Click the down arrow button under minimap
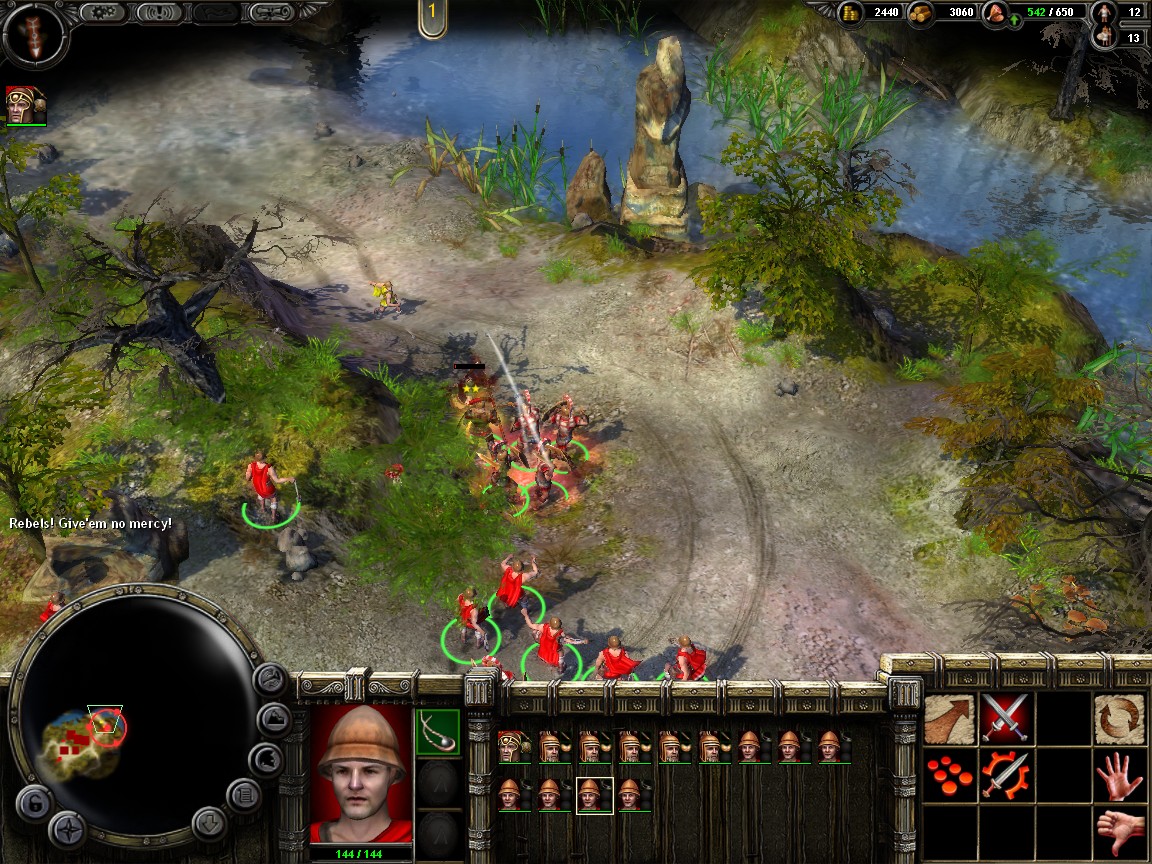Screen dimensions: 1152x864 210,823
